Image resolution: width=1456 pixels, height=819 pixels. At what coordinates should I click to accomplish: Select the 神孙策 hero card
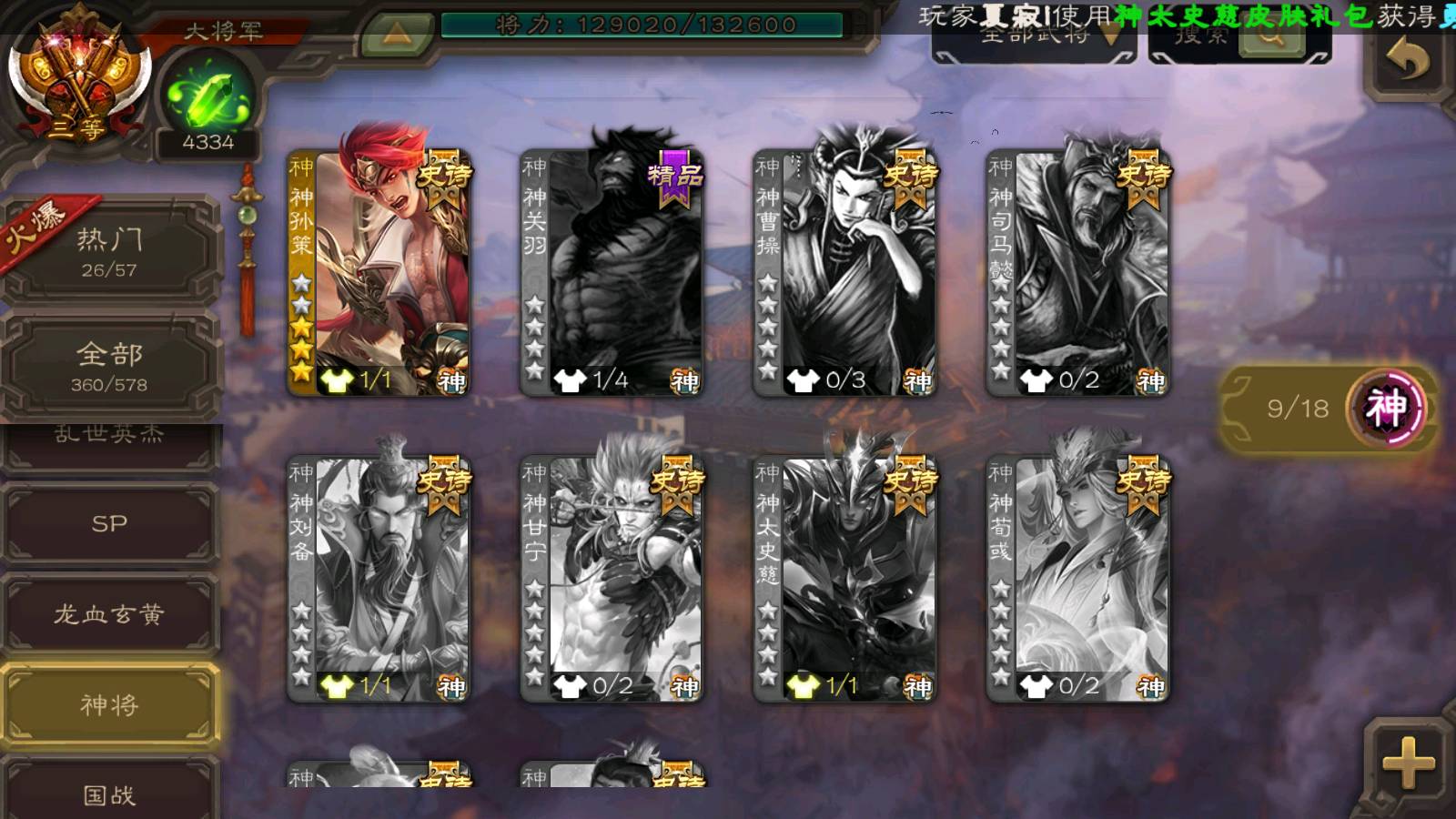[x=379, y=272]
